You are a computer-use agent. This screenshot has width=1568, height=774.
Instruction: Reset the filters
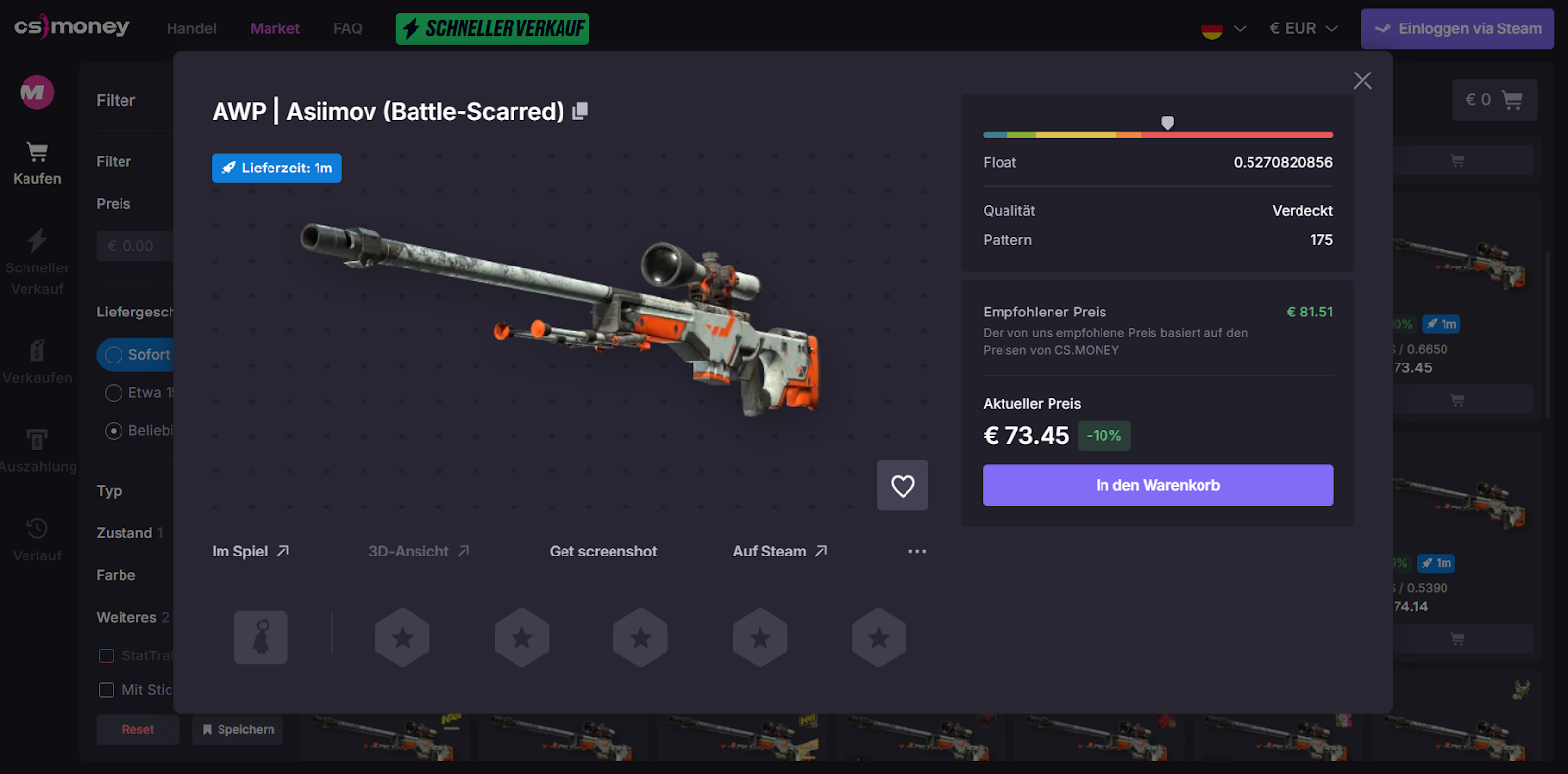coord(138,730)
